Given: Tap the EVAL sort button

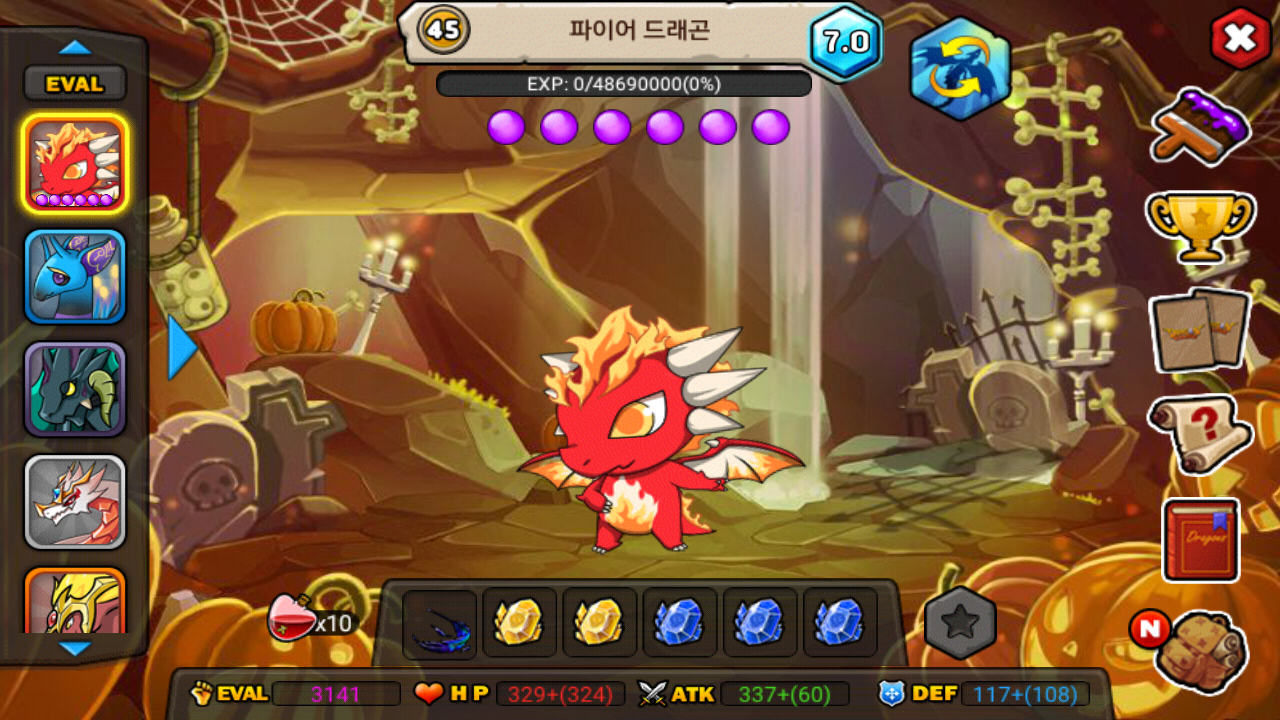Looking at the screenshot, I should [75, 84].
